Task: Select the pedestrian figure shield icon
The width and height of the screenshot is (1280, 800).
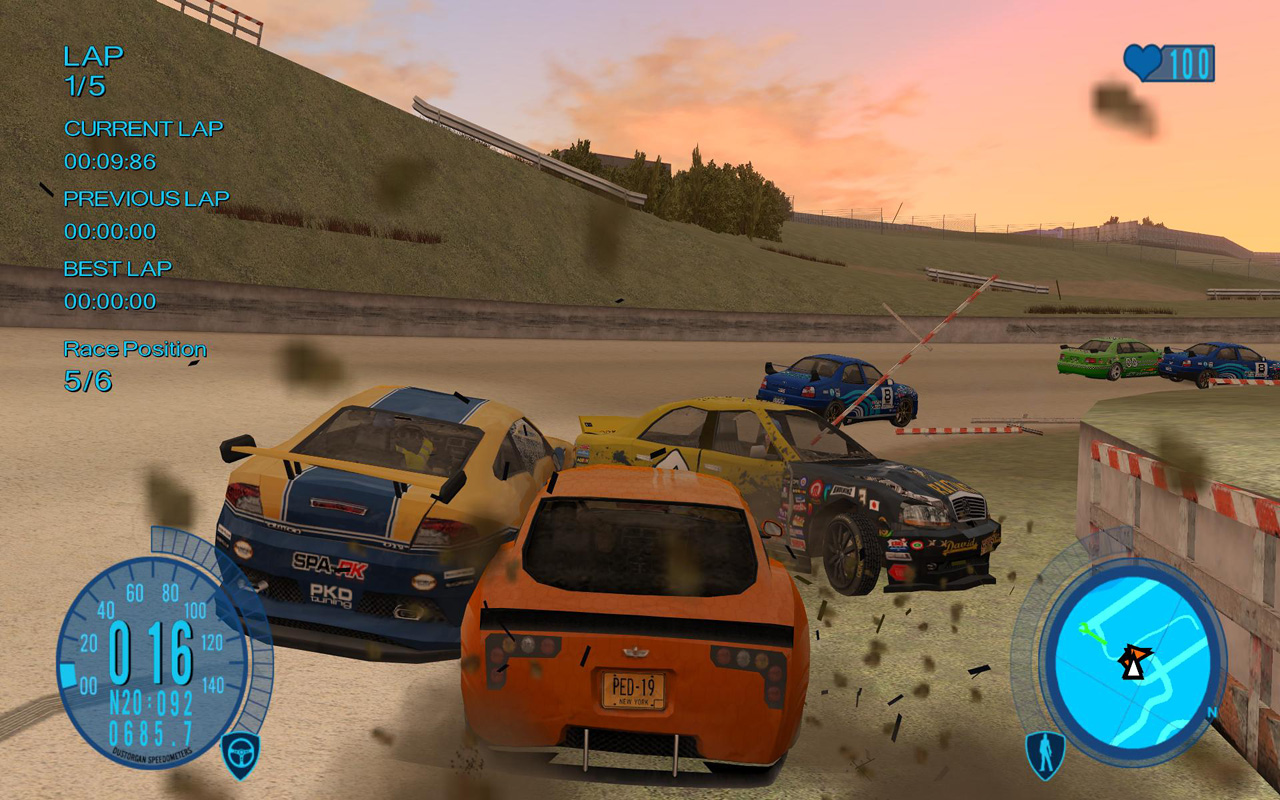Action: pos(1045,755)
